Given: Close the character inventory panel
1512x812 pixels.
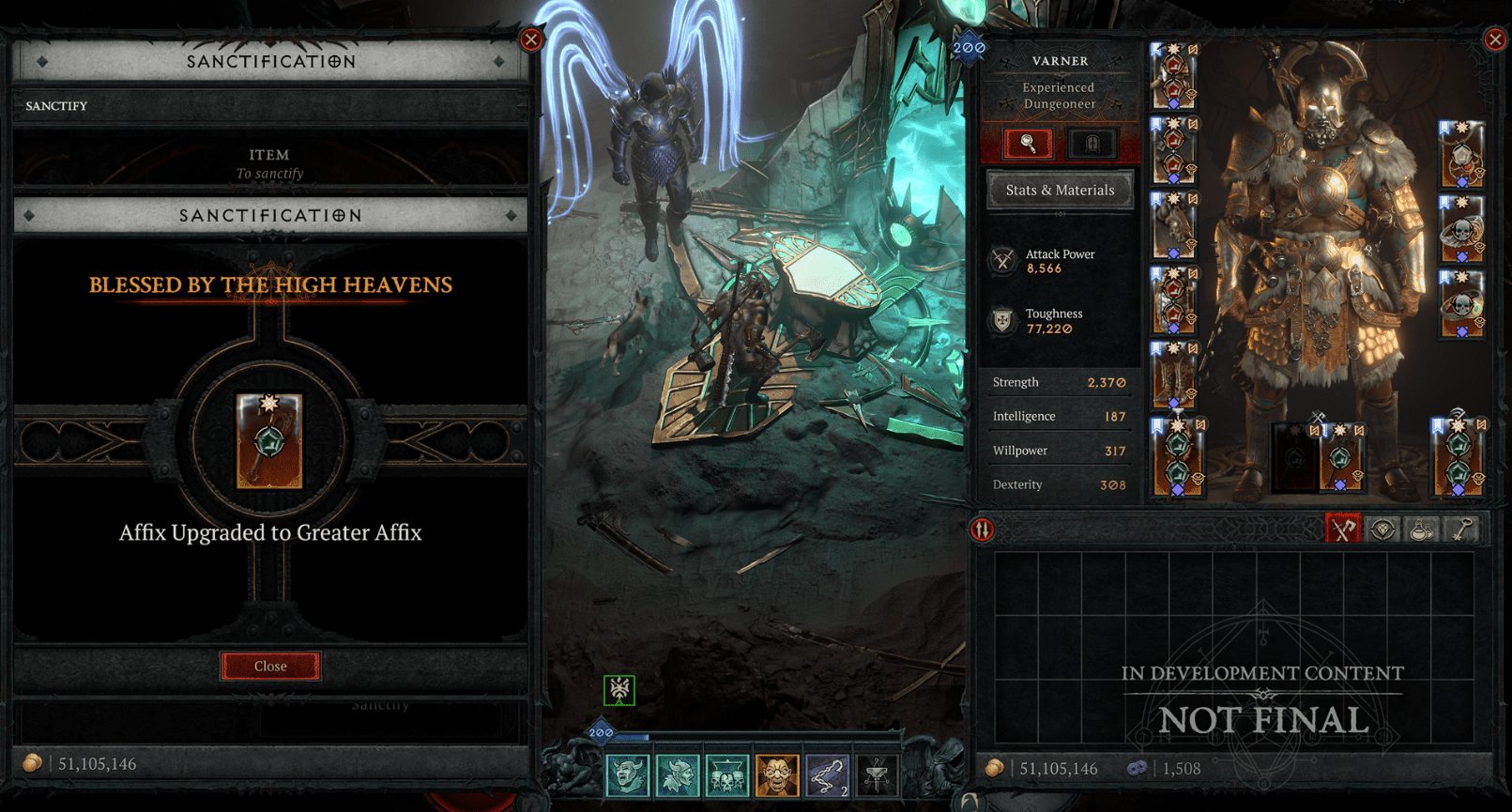Looking at the screenshot, I should coord(1495,39).
